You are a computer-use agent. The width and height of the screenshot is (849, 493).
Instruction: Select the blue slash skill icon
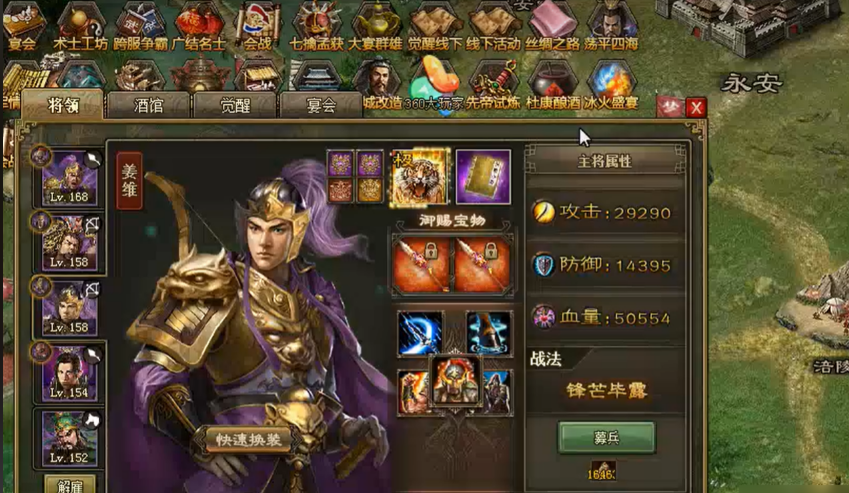420,334
